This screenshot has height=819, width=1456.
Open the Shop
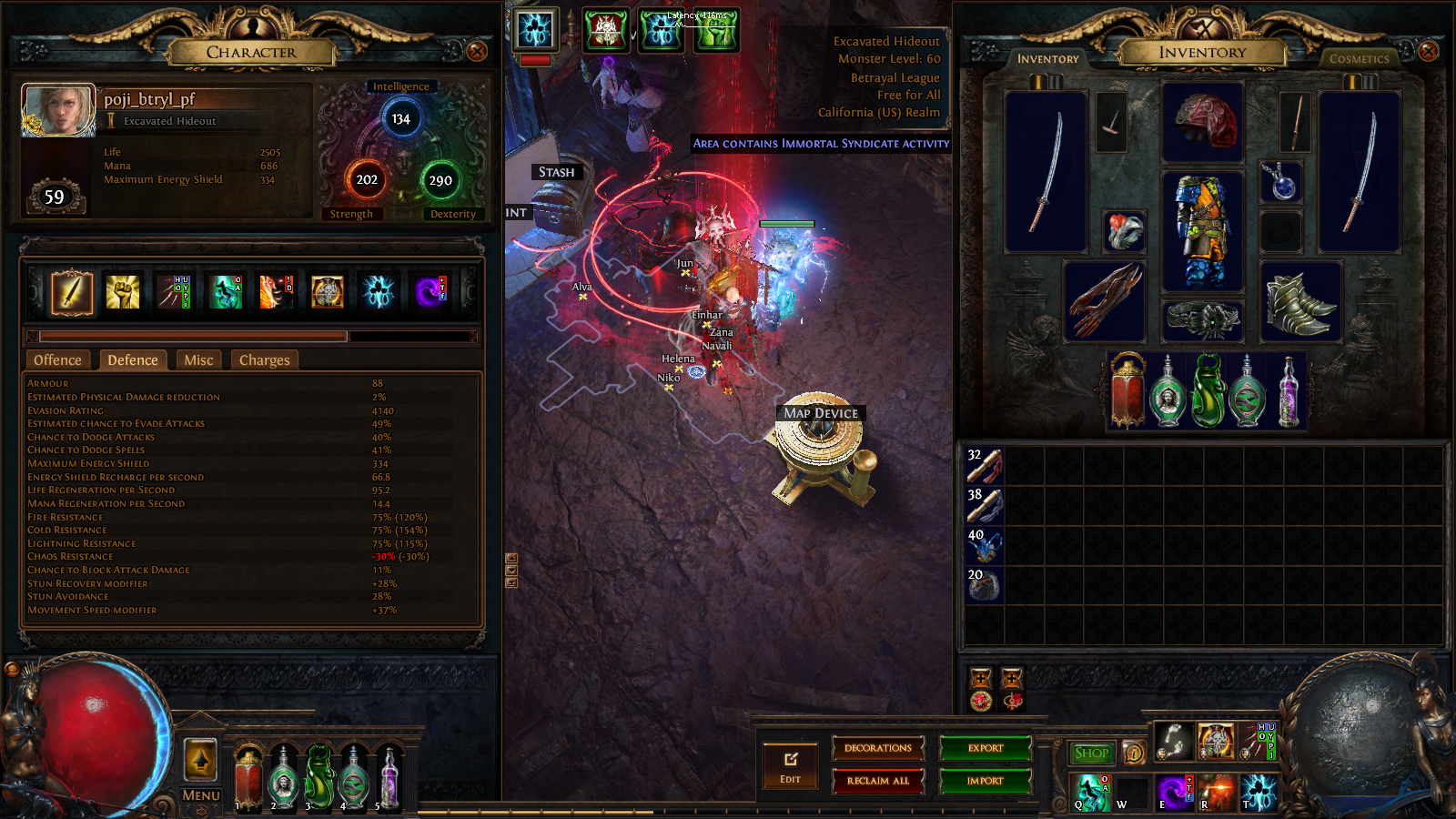click(1091, 753)
